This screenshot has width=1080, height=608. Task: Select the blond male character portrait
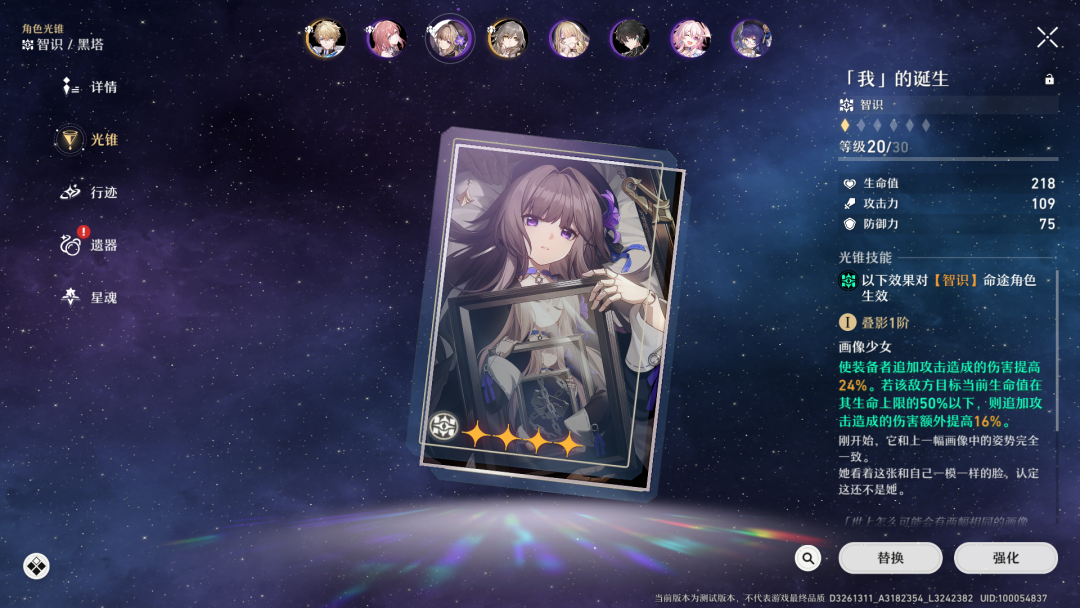pyautogui.click(x=327, y=39)
